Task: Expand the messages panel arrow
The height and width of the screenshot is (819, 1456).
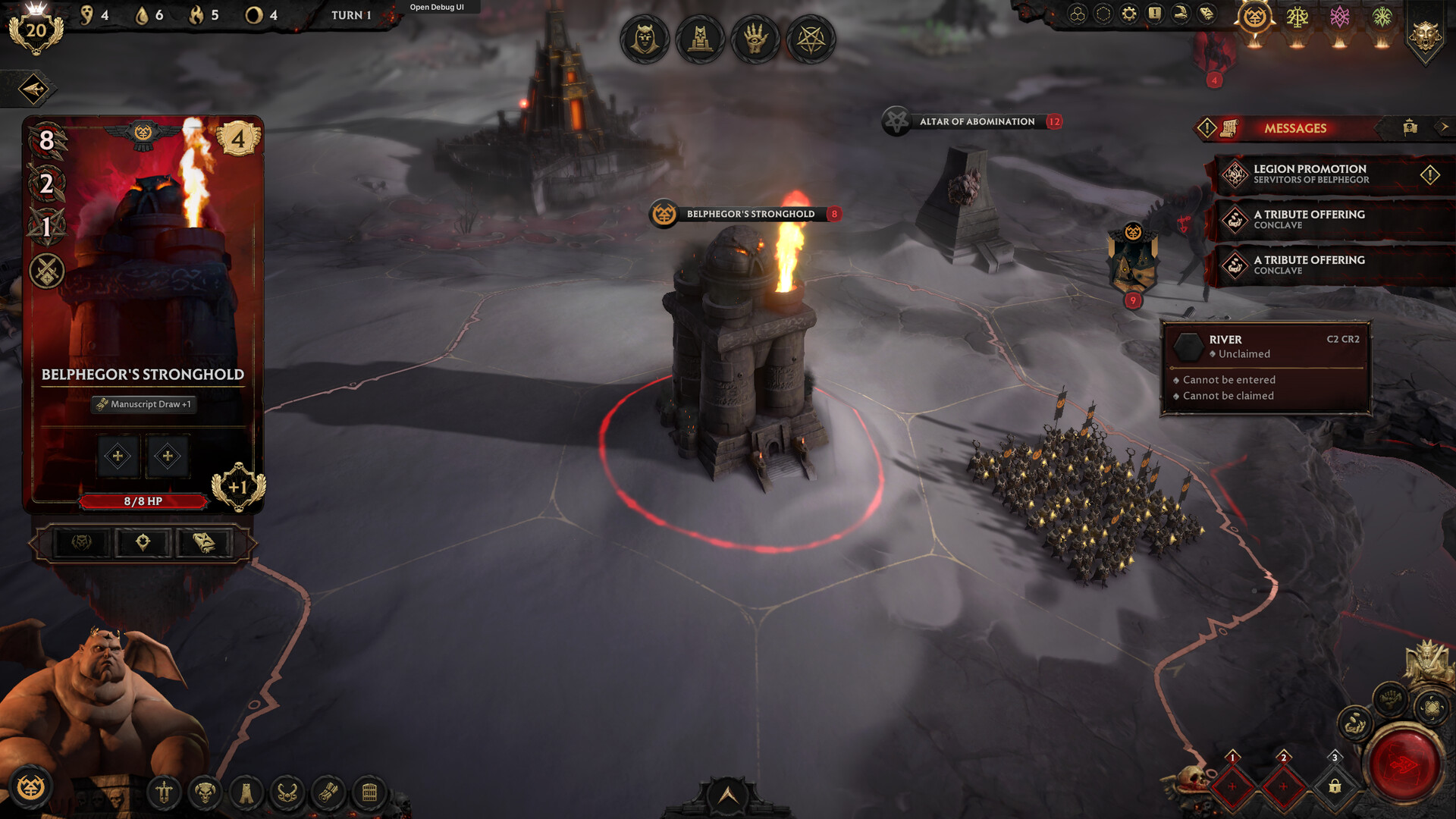Action: (1444, 127)
